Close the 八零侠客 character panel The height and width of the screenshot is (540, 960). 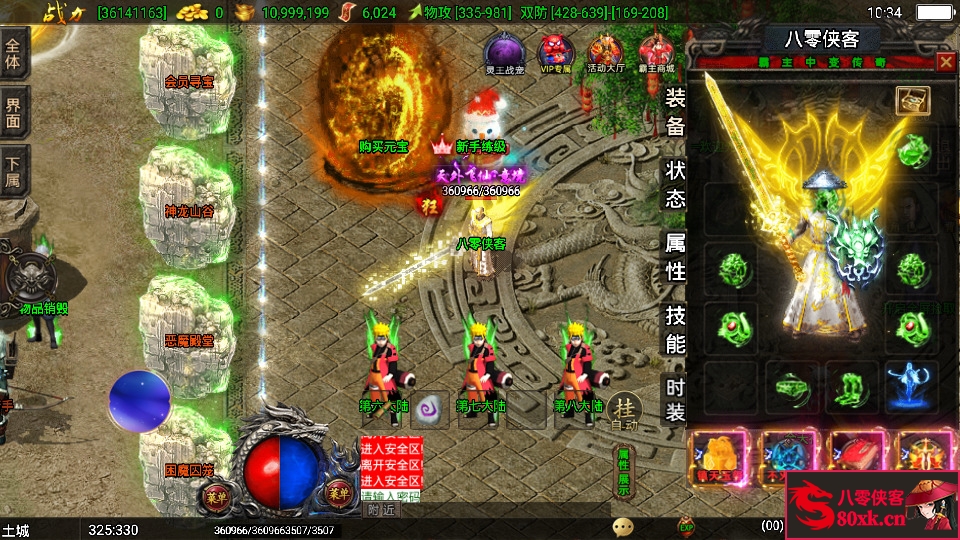[945, 62]
